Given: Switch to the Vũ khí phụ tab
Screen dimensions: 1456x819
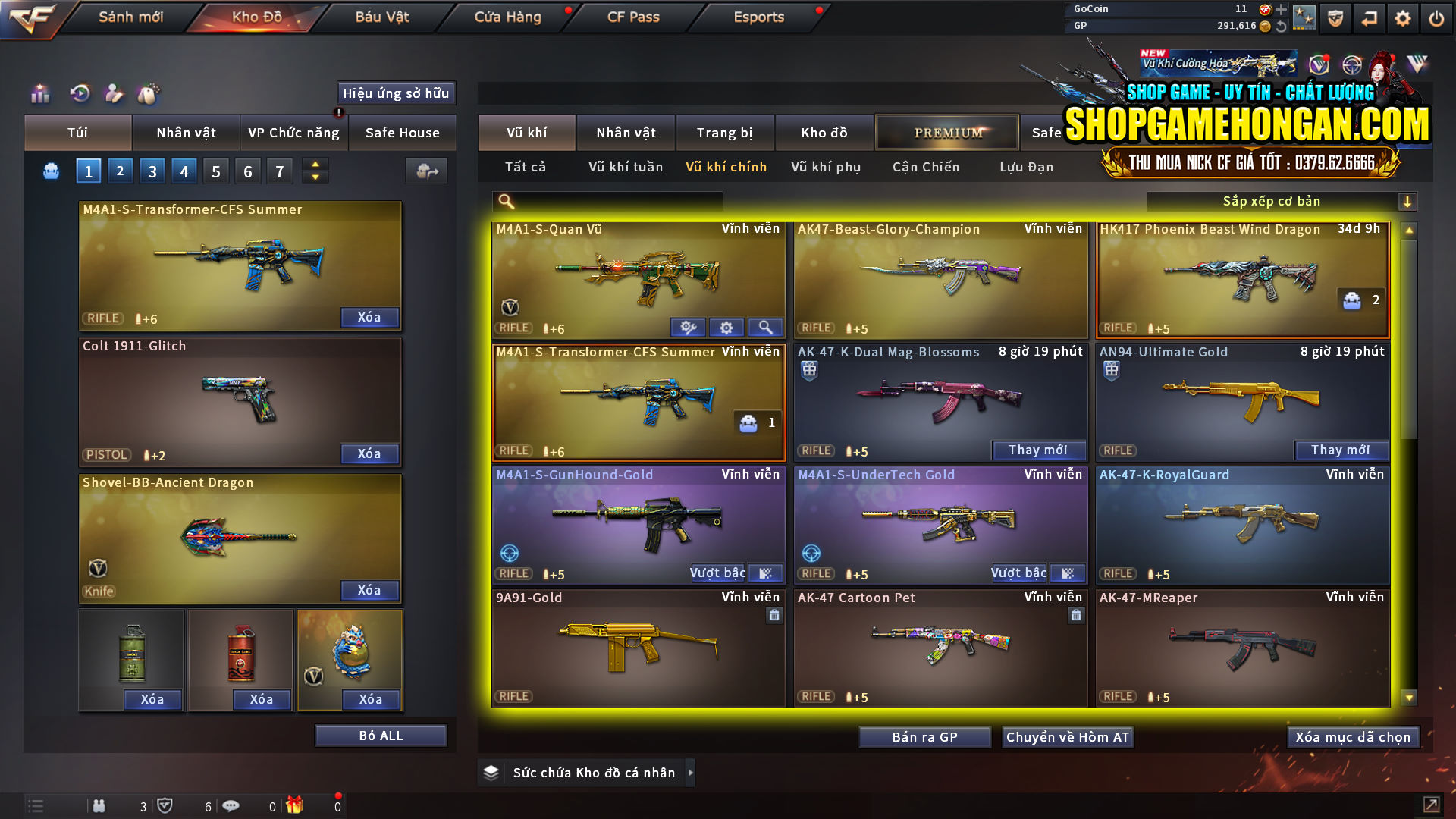Looking at the screenshot, I should (827, 167).
